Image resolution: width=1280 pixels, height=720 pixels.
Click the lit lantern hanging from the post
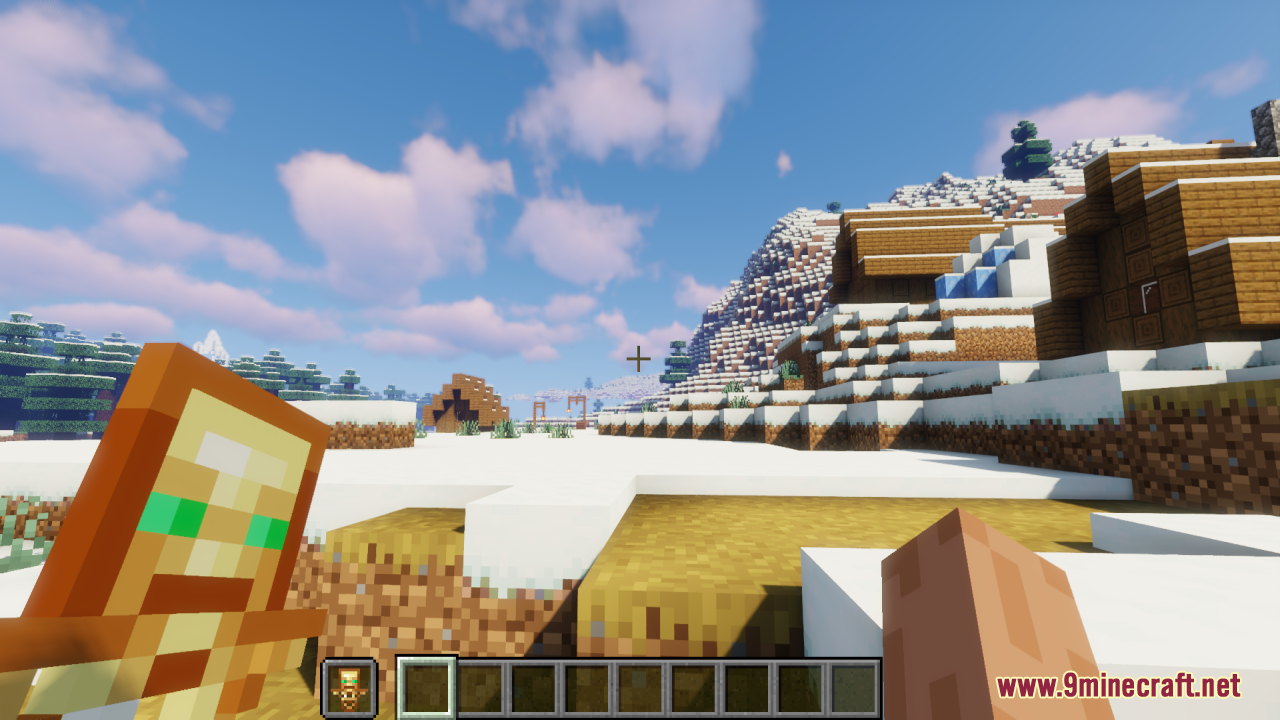point(543,416)
